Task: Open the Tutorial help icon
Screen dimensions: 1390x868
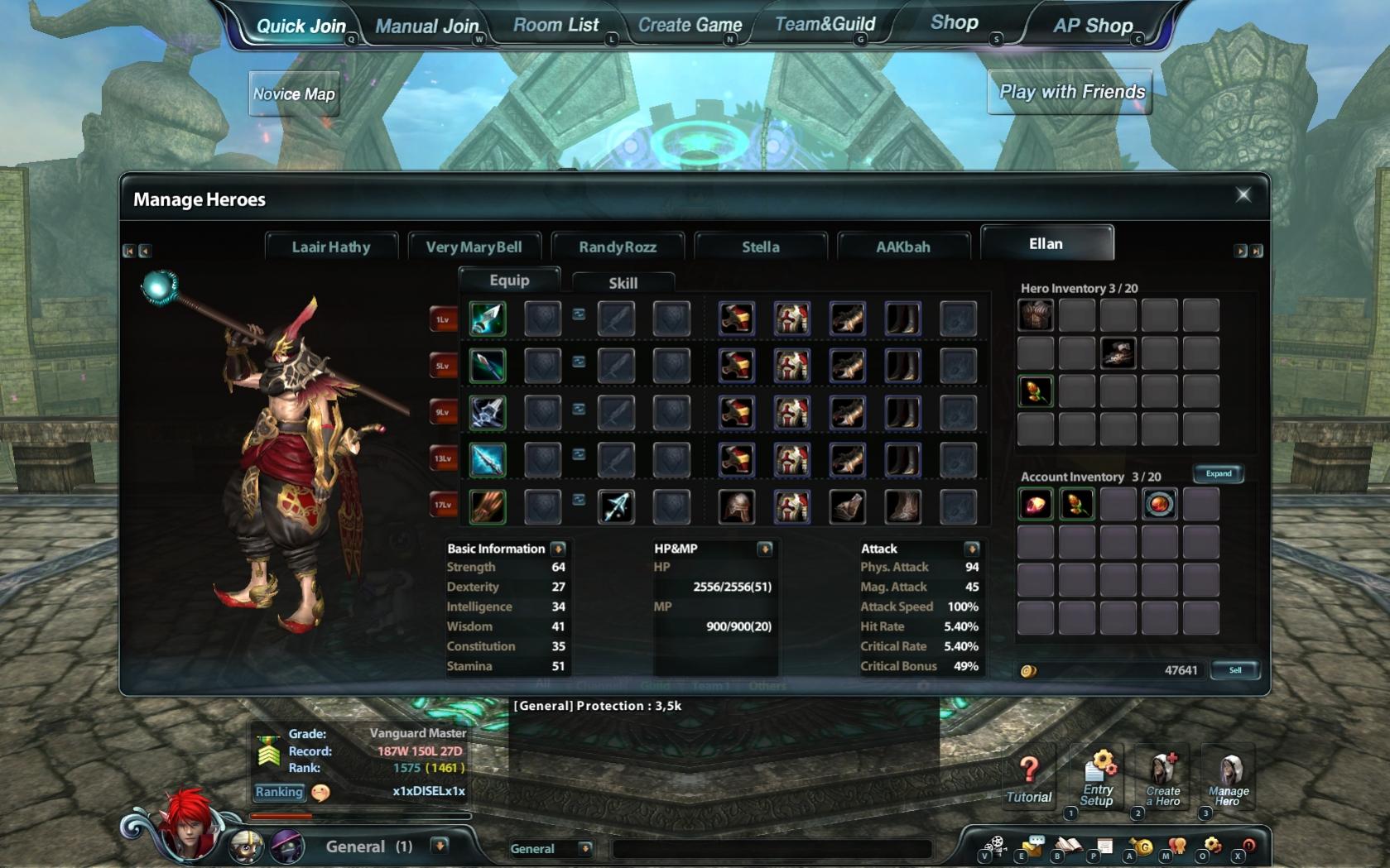Action: pyautogui.click(x=1028, y=779)
